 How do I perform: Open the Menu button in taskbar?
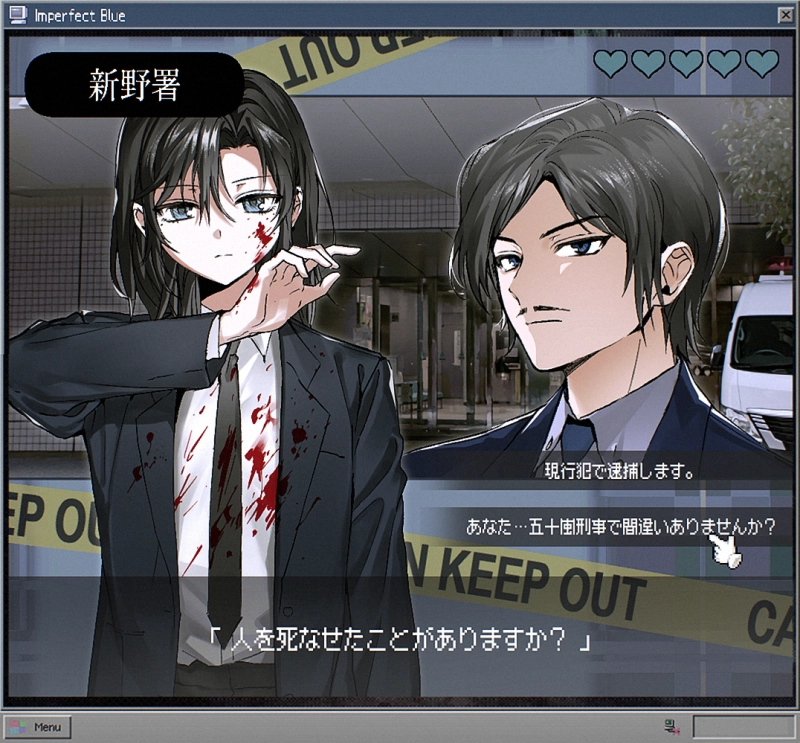coord(38,726)
